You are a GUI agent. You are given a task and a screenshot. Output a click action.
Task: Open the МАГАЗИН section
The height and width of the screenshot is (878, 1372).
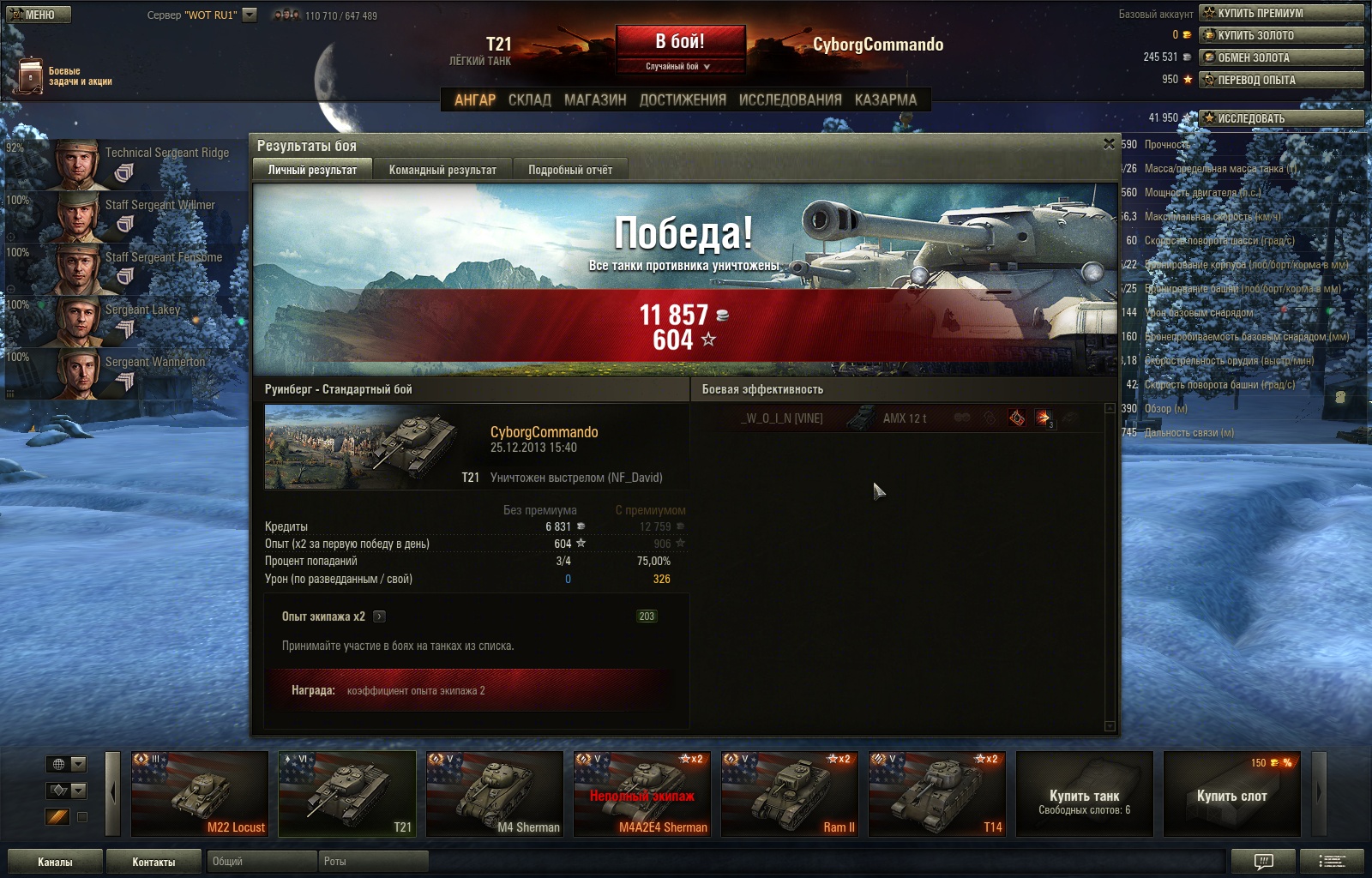click(595, 99)
